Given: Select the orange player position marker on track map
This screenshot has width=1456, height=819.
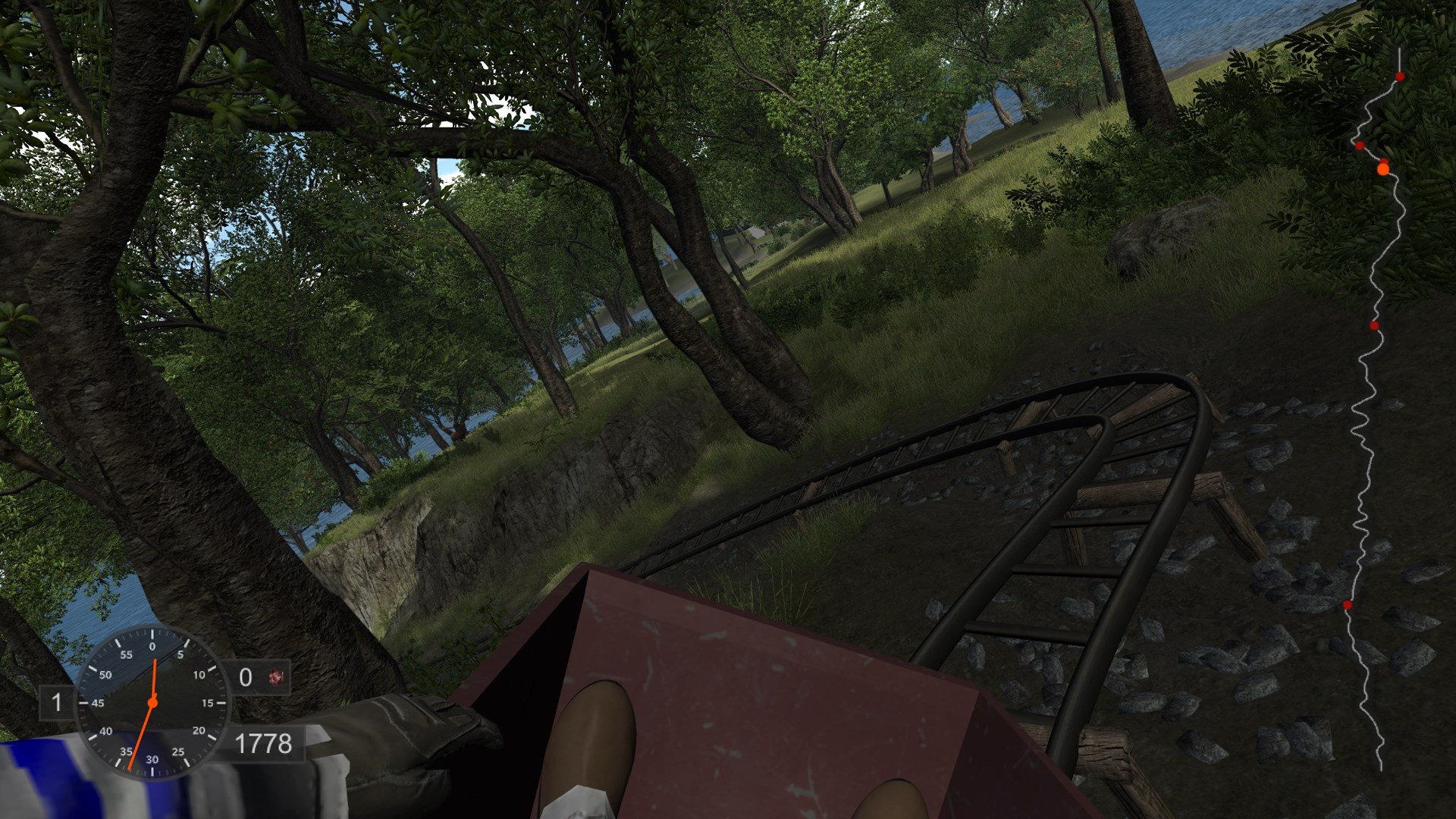Looking at the screenshot, I should (x=1382, y=168).
